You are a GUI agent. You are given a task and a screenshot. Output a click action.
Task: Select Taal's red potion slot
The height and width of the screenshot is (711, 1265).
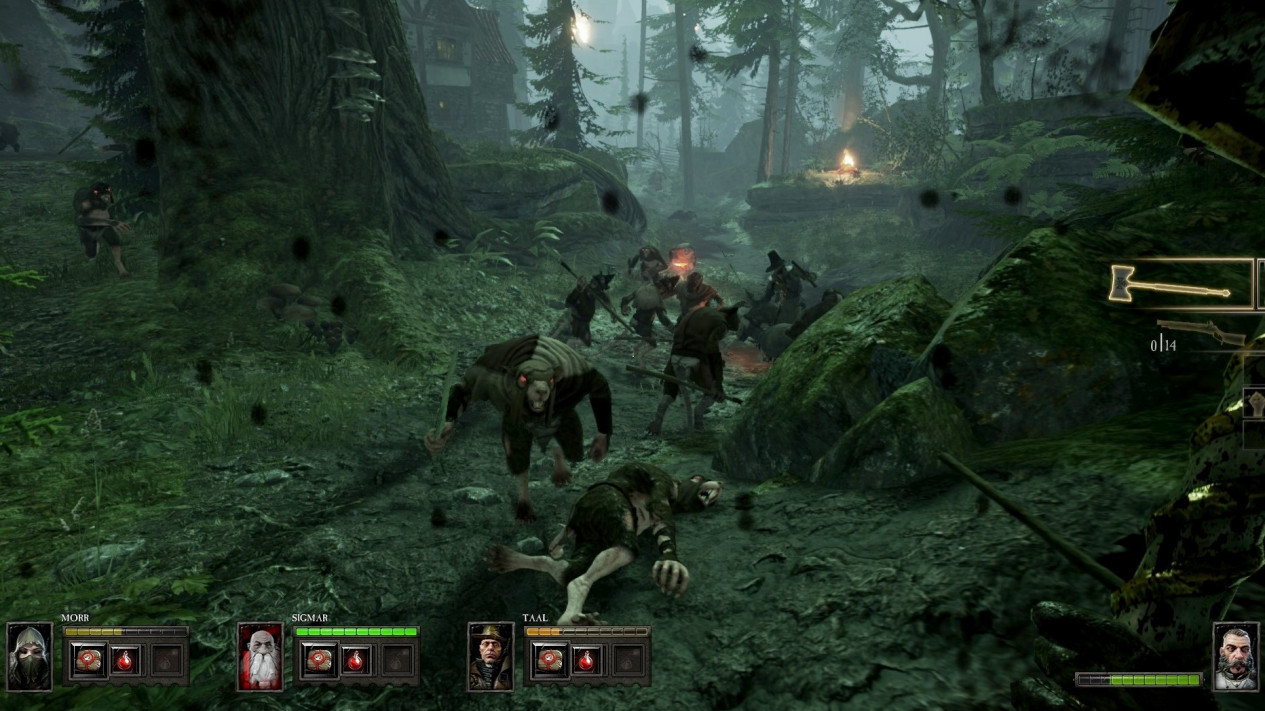coord(588,660)
